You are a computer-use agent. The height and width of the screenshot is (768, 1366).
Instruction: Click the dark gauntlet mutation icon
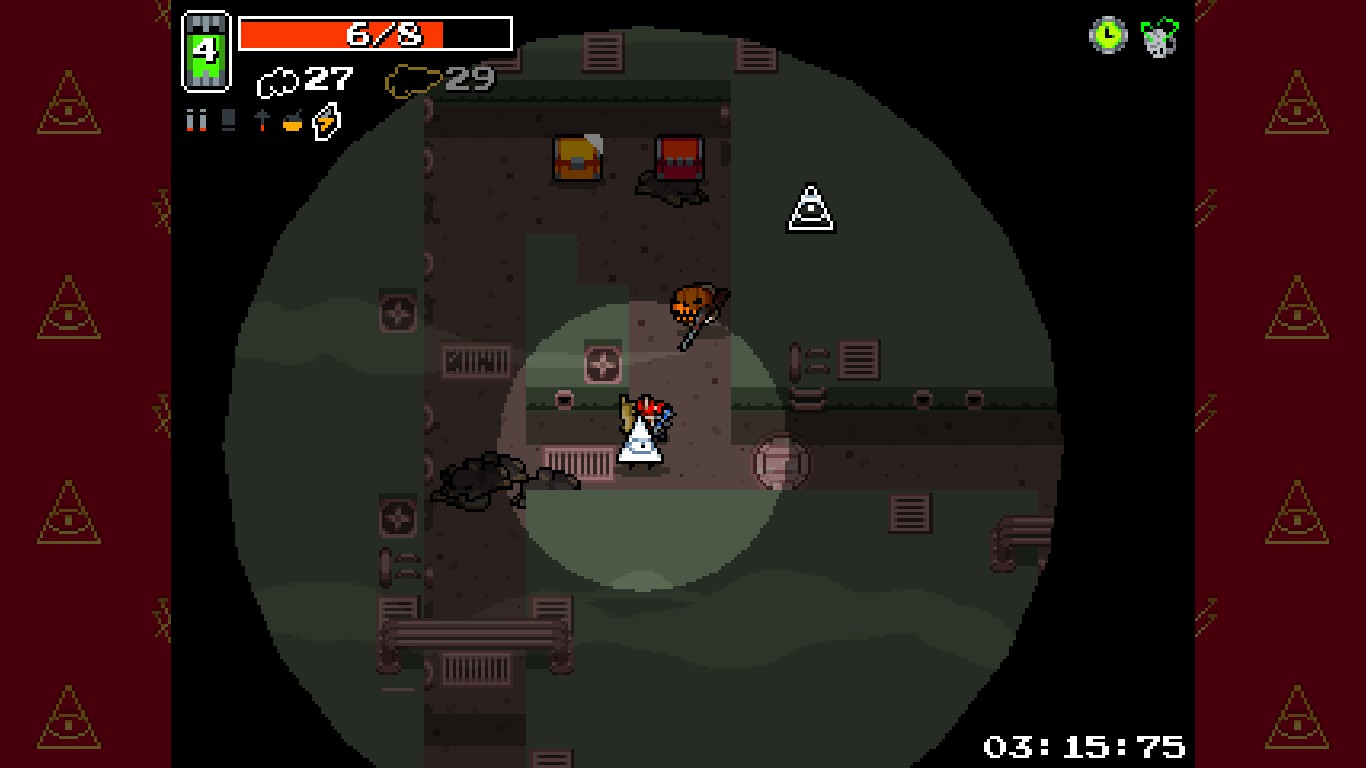pos(228,120)
